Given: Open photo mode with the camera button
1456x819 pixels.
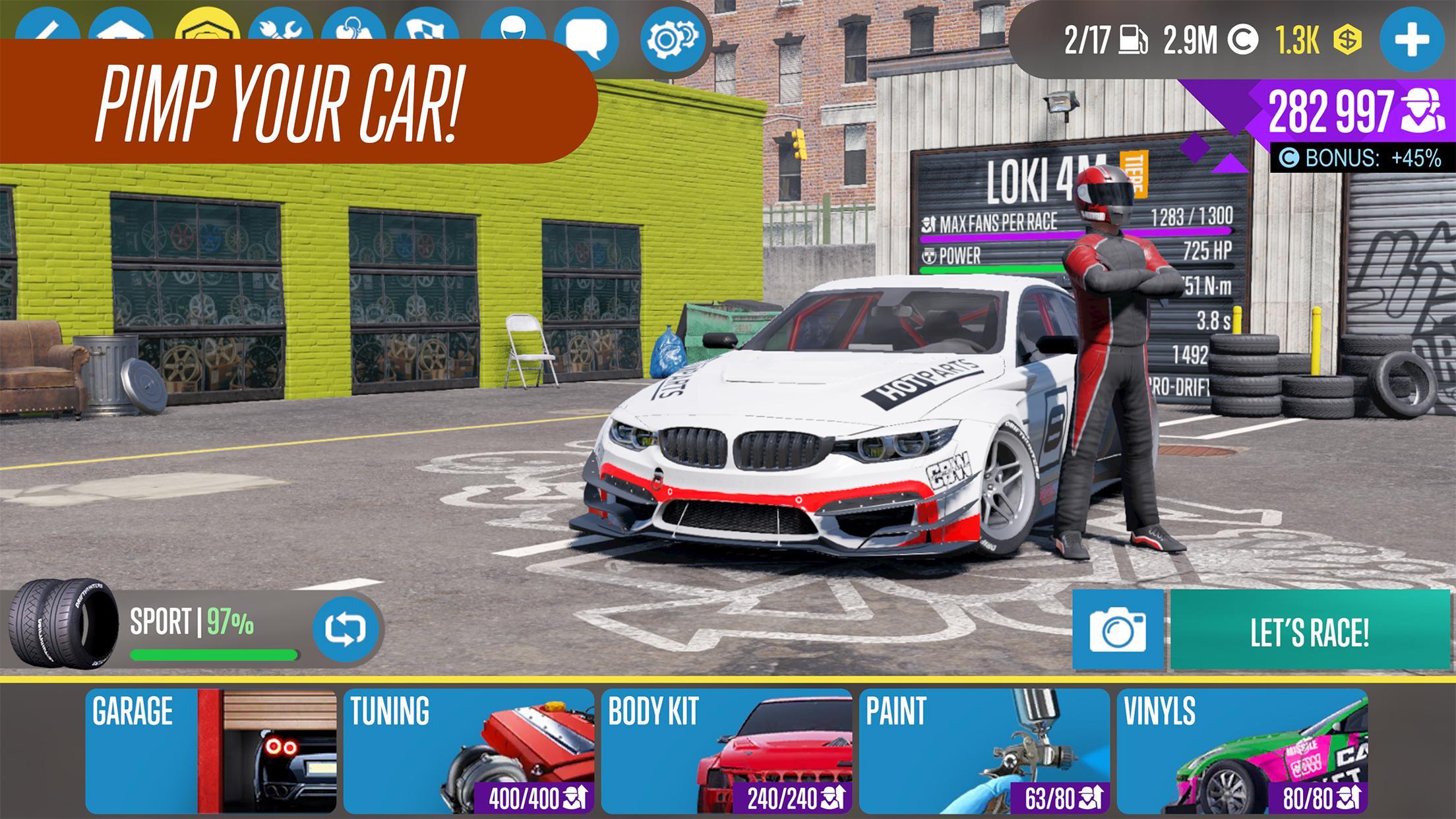Looking at the screenshot, I should click(1118, 631).
